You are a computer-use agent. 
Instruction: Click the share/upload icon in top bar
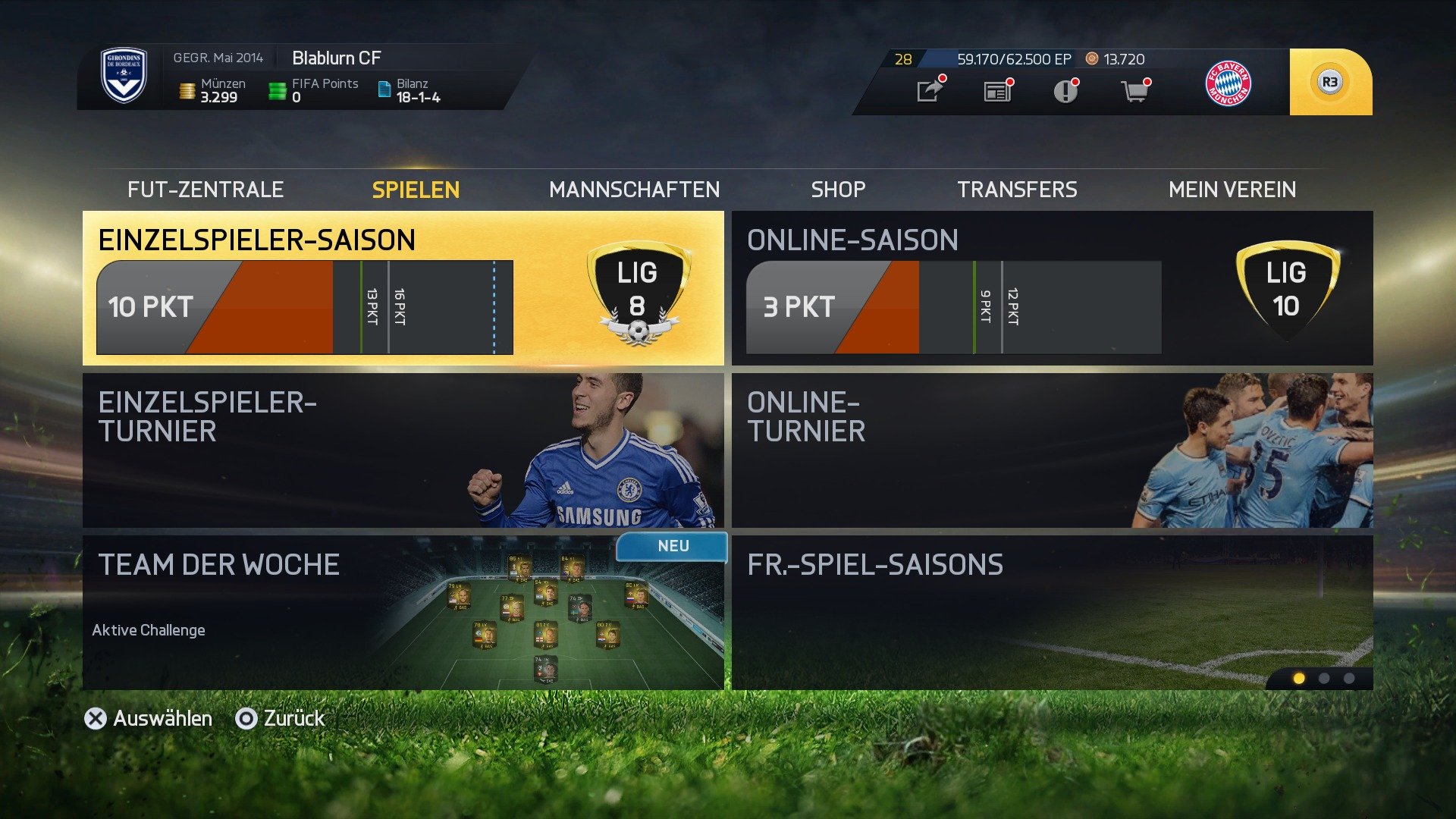point(929,90)
